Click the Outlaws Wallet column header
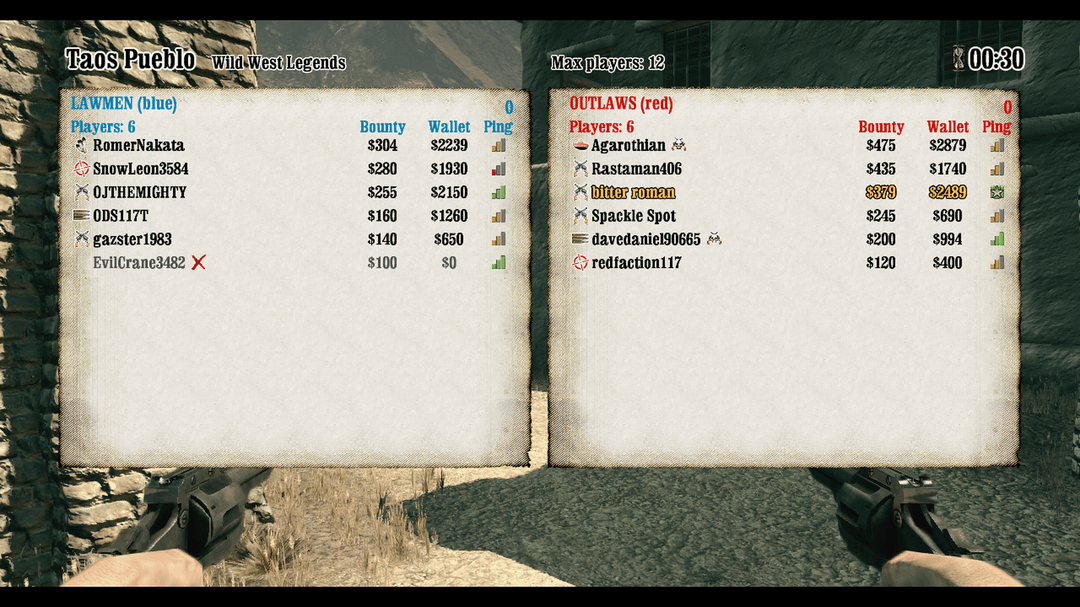 point(947,127)
